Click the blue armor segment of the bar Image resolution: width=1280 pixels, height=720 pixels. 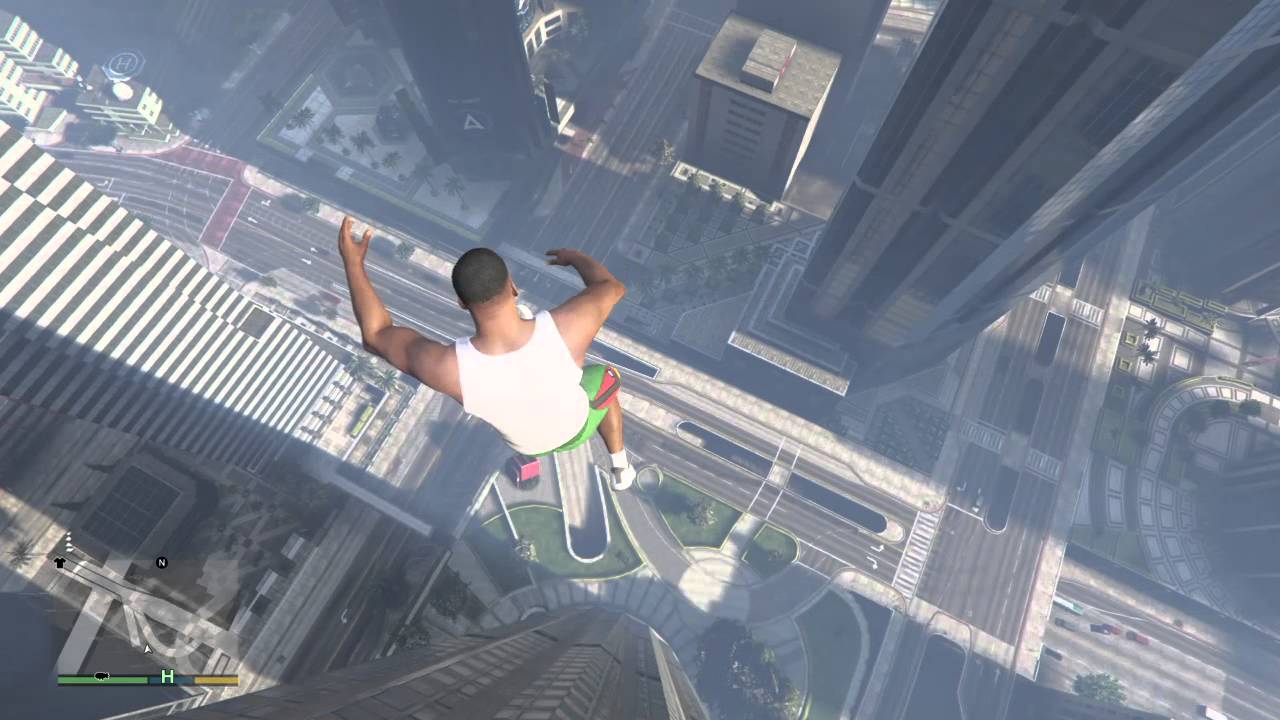[x=185, y=680]
